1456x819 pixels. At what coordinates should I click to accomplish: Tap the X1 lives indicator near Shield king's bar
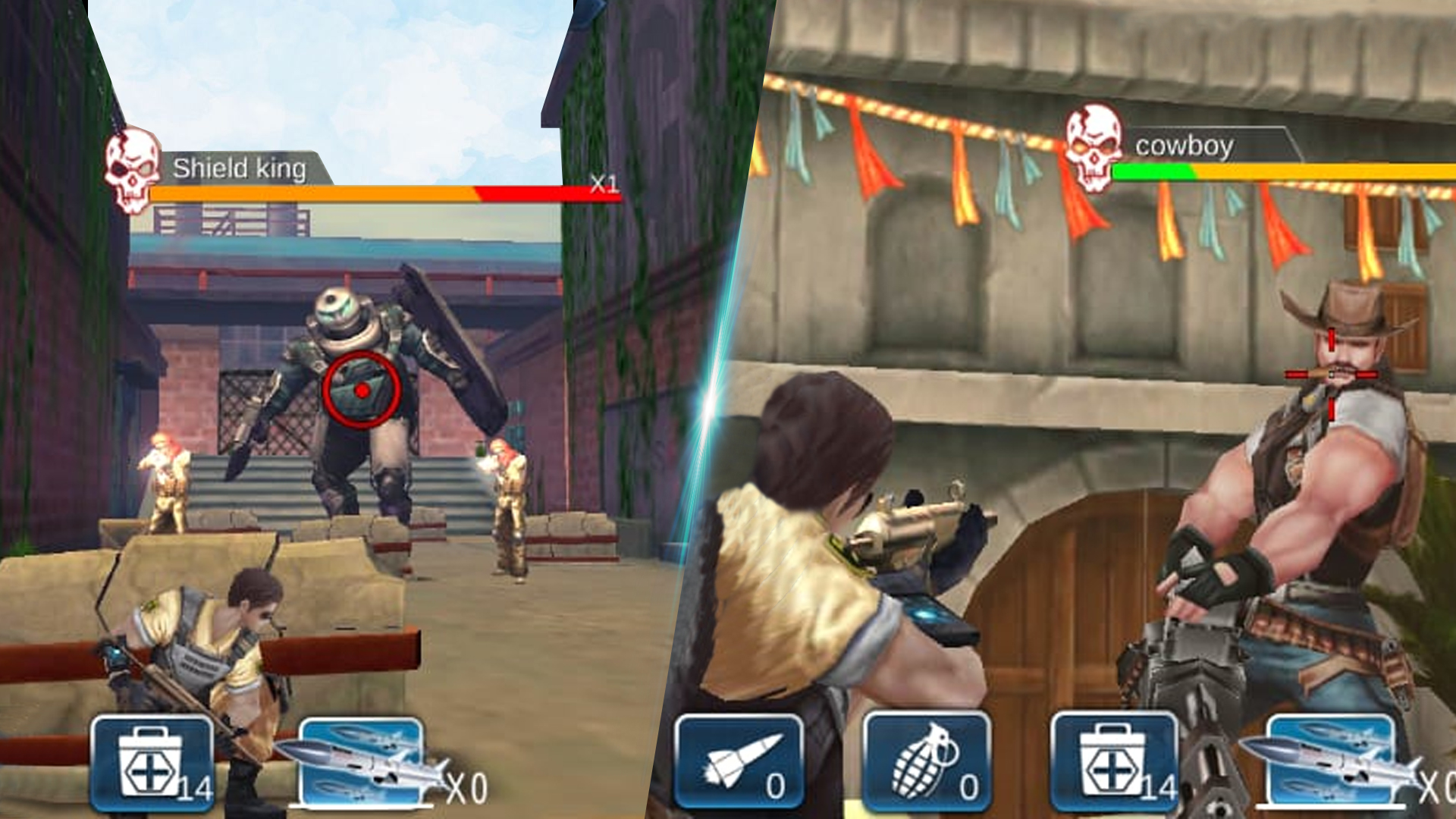[x=603, y=182]
